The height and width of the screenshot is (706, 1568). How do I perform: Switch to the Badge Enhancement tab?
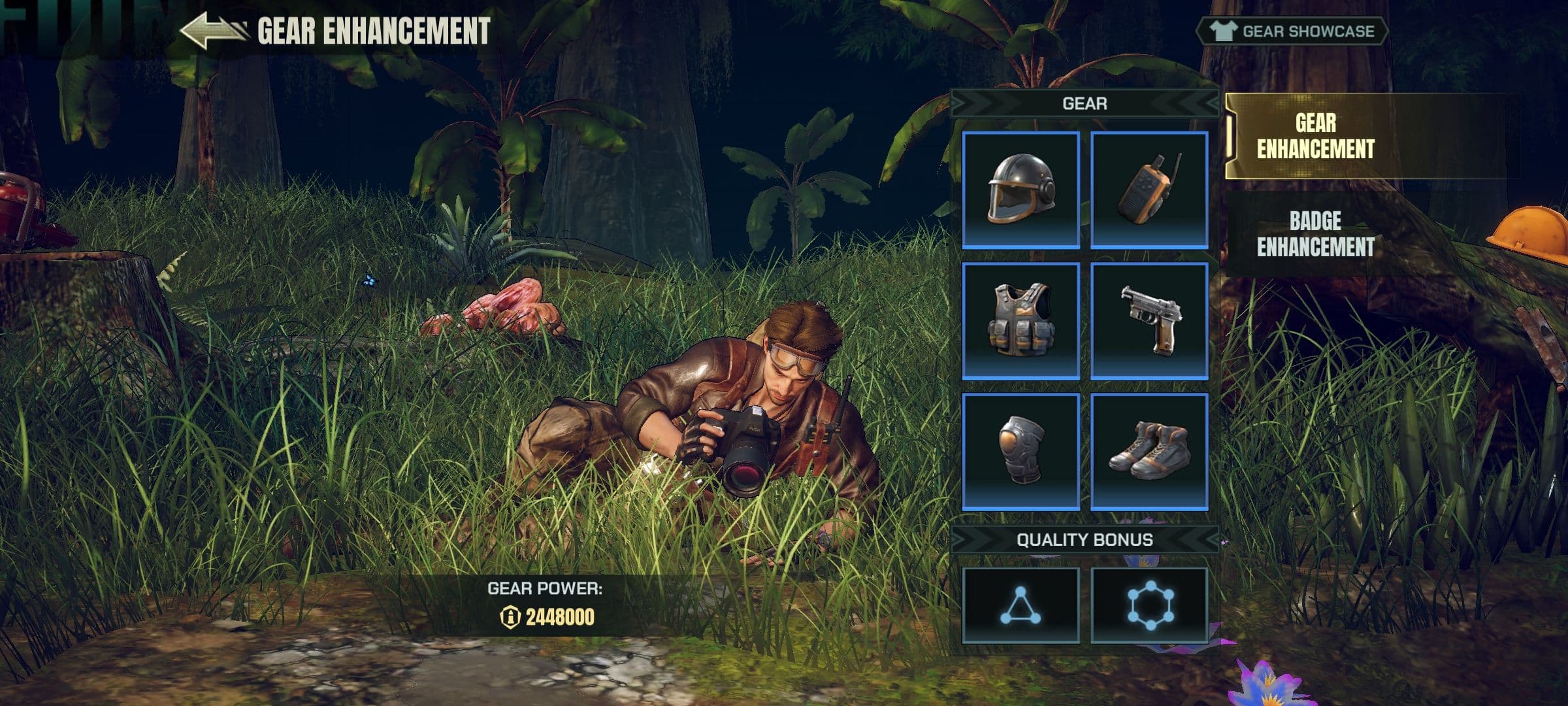[x=1315, y=234]
